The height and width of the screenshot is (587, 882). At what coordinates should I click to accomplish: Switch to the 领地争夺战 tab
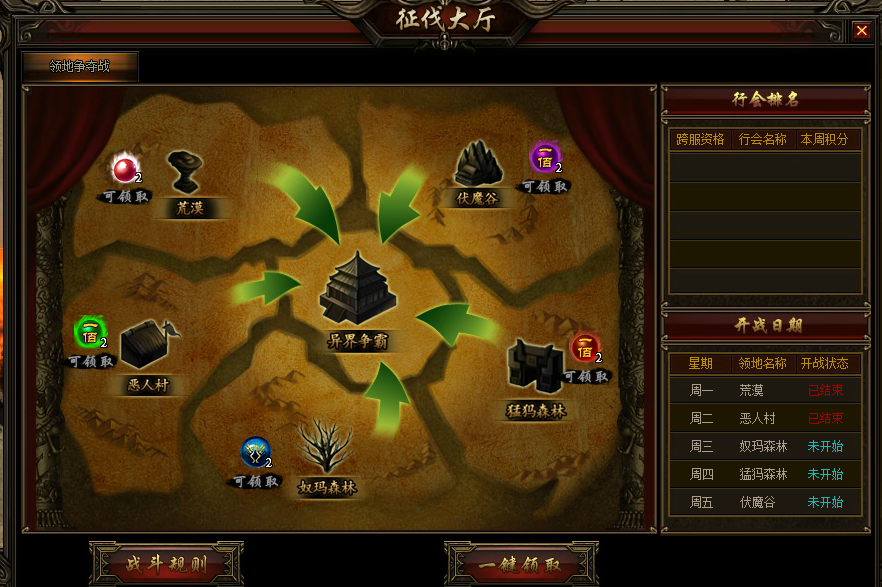point(80,67)
